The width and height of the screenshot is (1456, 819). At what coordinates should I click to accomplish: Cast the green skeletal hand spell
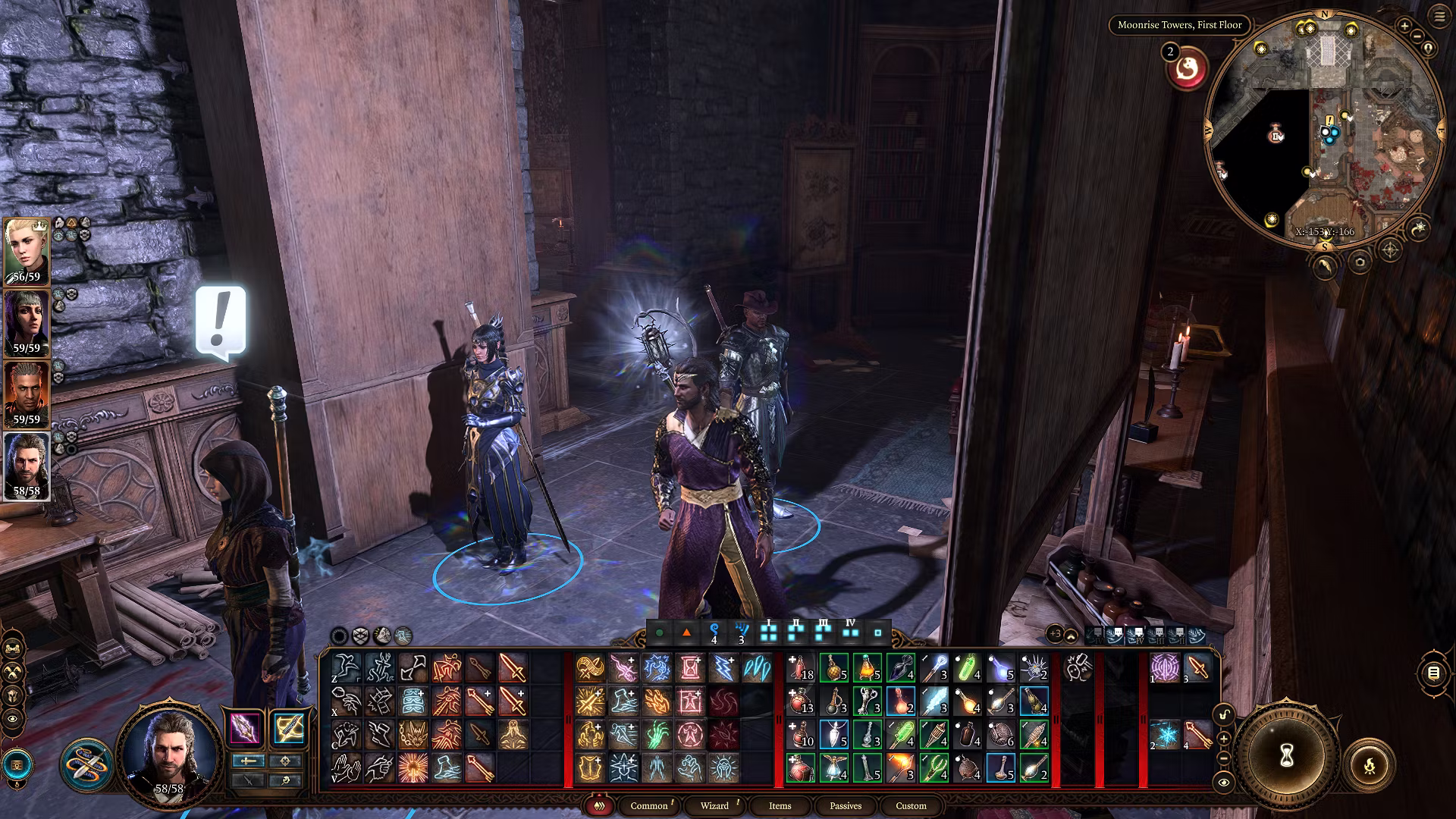(656, 734)
